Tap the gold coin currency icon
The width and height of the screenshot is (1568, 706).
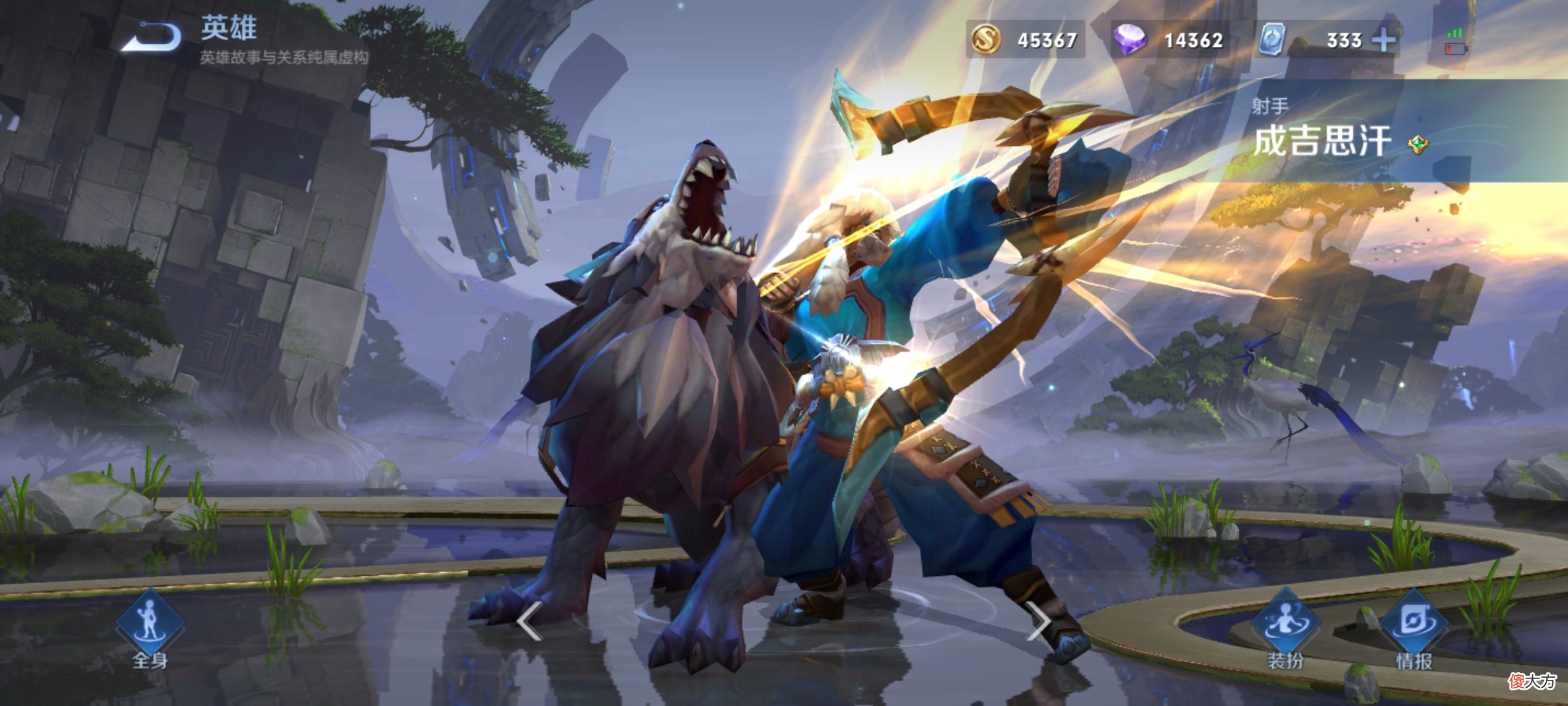point(986,39)
